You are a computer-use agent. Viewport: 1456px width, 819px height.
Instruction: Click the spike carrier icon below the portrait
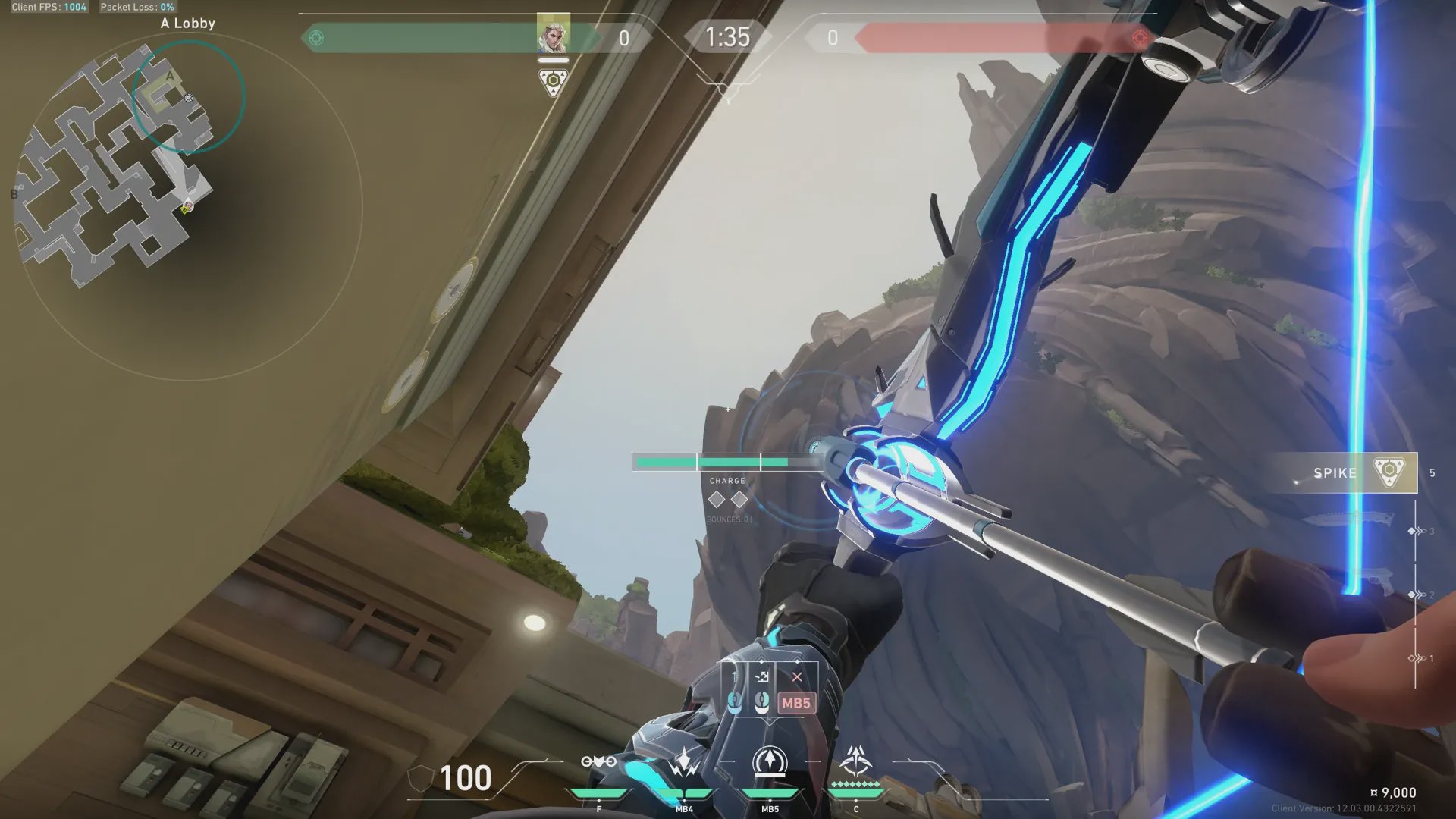point(553,81)
